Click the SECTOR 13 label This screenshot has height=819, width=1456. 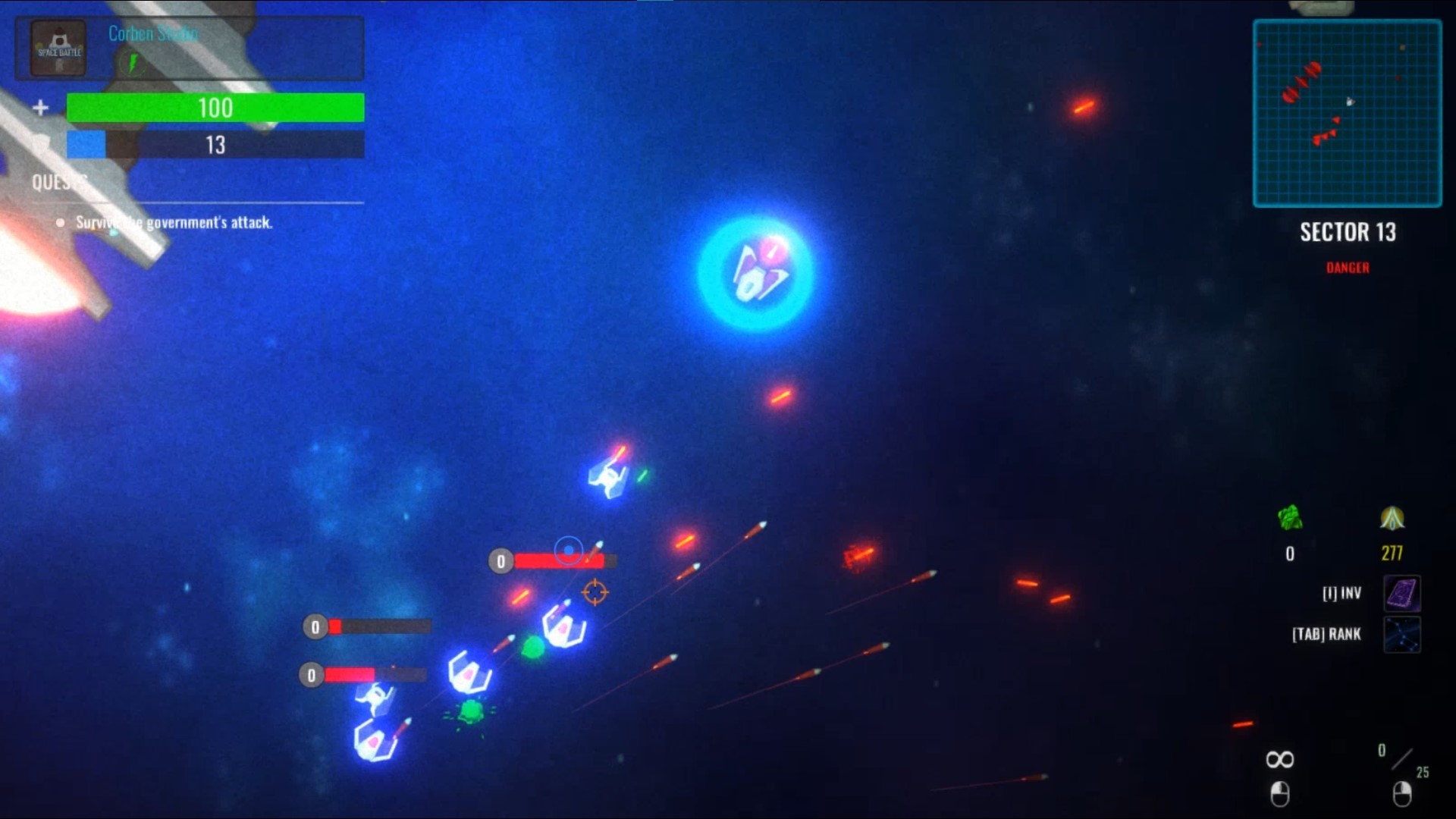point(1347,232)
